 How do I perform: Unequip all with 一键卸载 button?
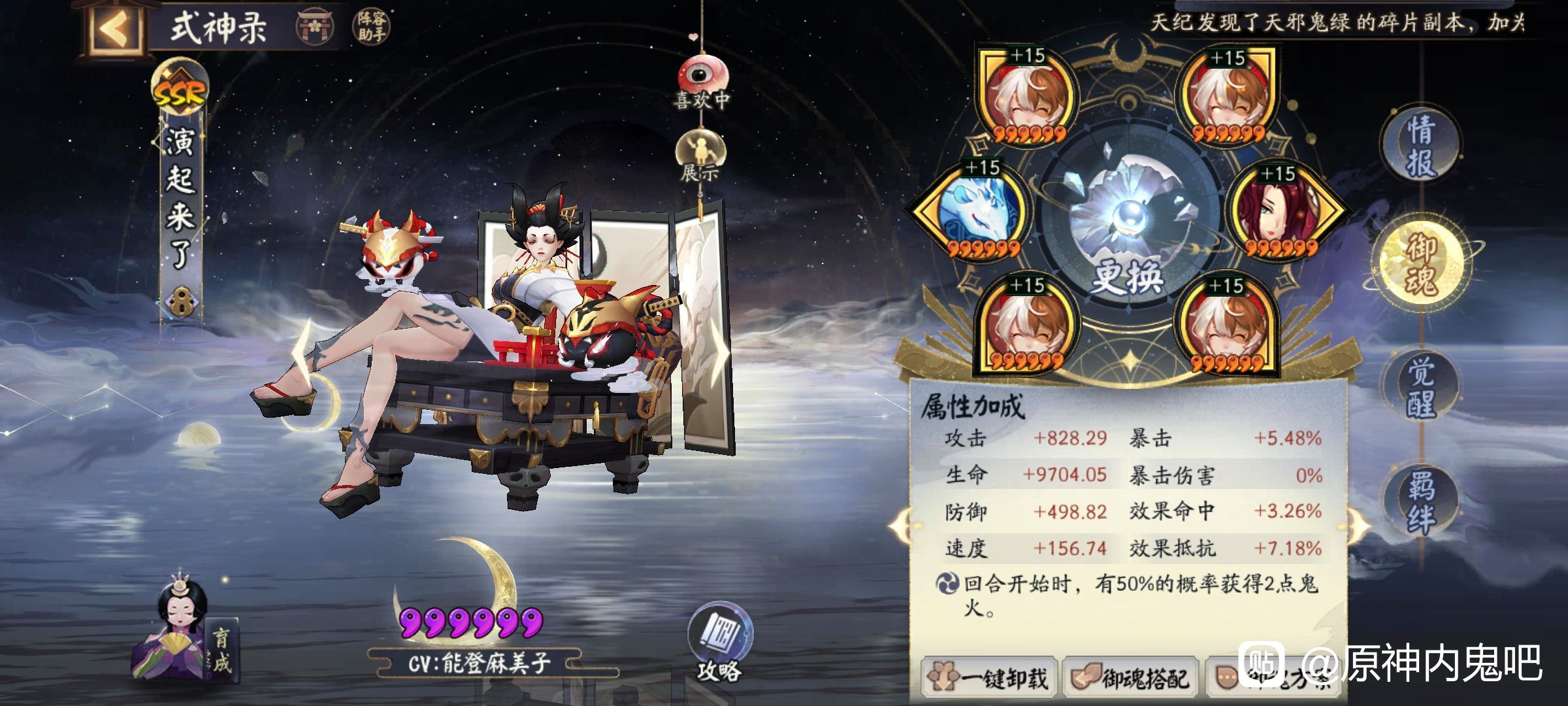click(989, 678)
